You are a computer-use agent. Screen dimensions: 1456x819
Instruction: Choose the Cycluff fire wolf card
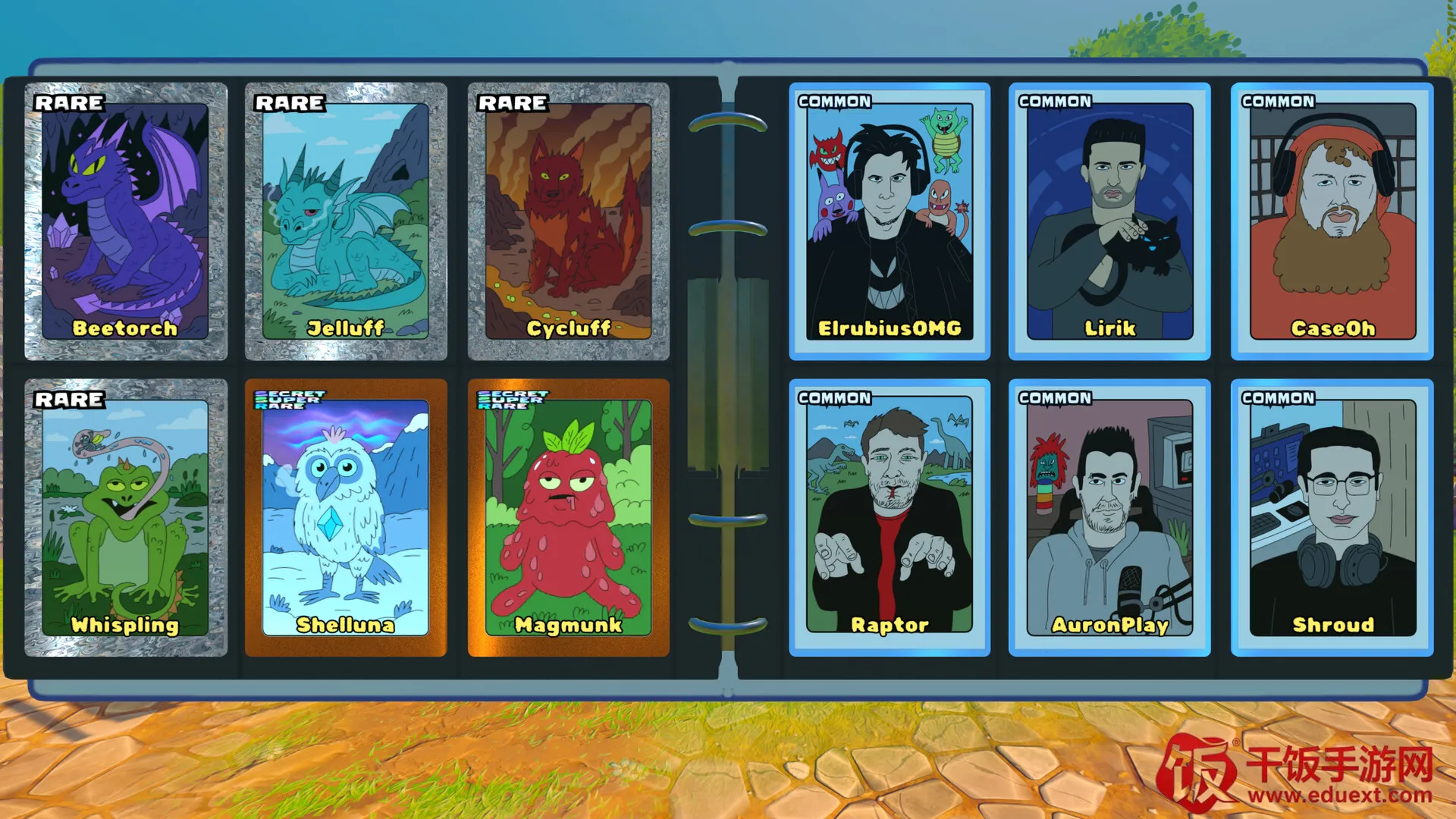pyautogui.click(x=568, y=221)
